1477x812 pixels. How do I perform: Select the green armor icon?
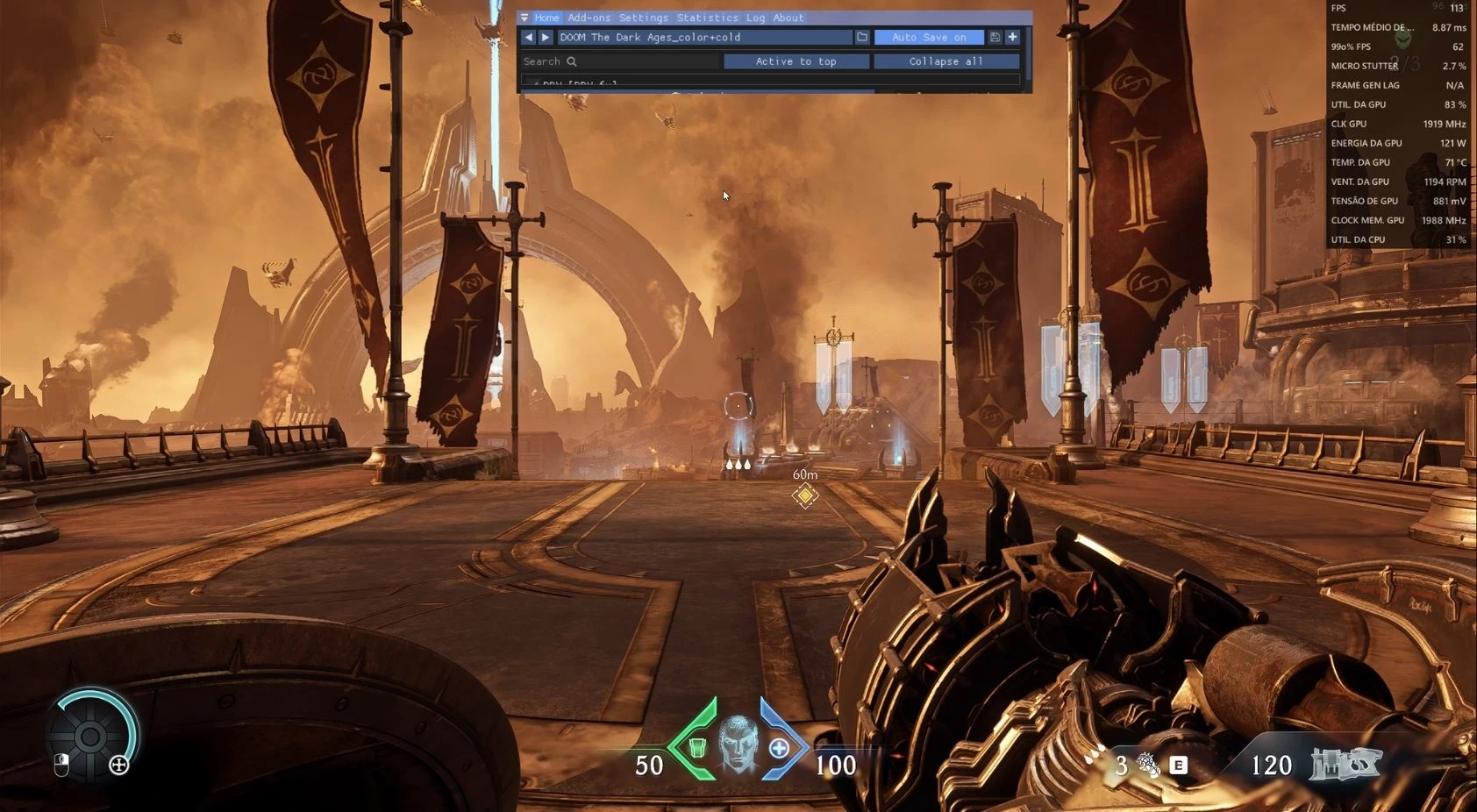[x=697, y=748]
